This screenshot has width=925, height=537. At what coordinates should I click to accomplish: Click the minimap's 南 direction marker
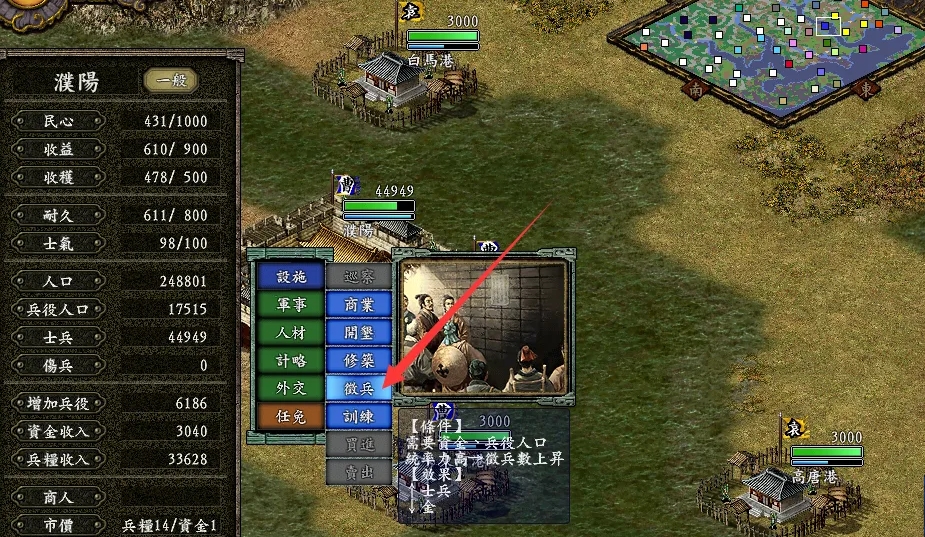point(695,88)
